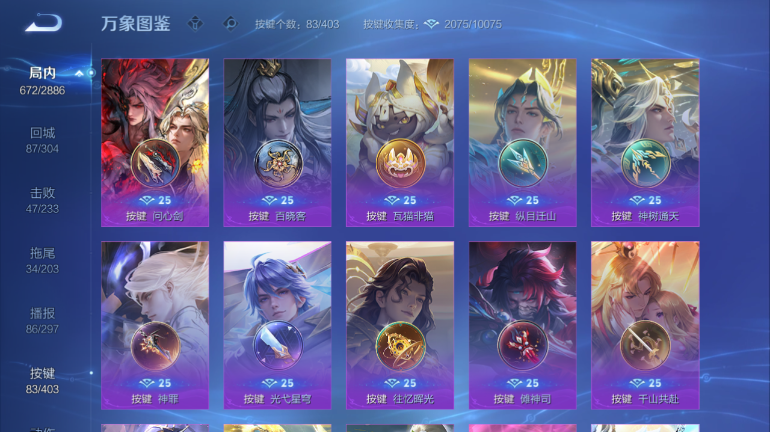Open the 拖尾 category
This screenshot has width=770, height=432.
(x=42, y=260)
